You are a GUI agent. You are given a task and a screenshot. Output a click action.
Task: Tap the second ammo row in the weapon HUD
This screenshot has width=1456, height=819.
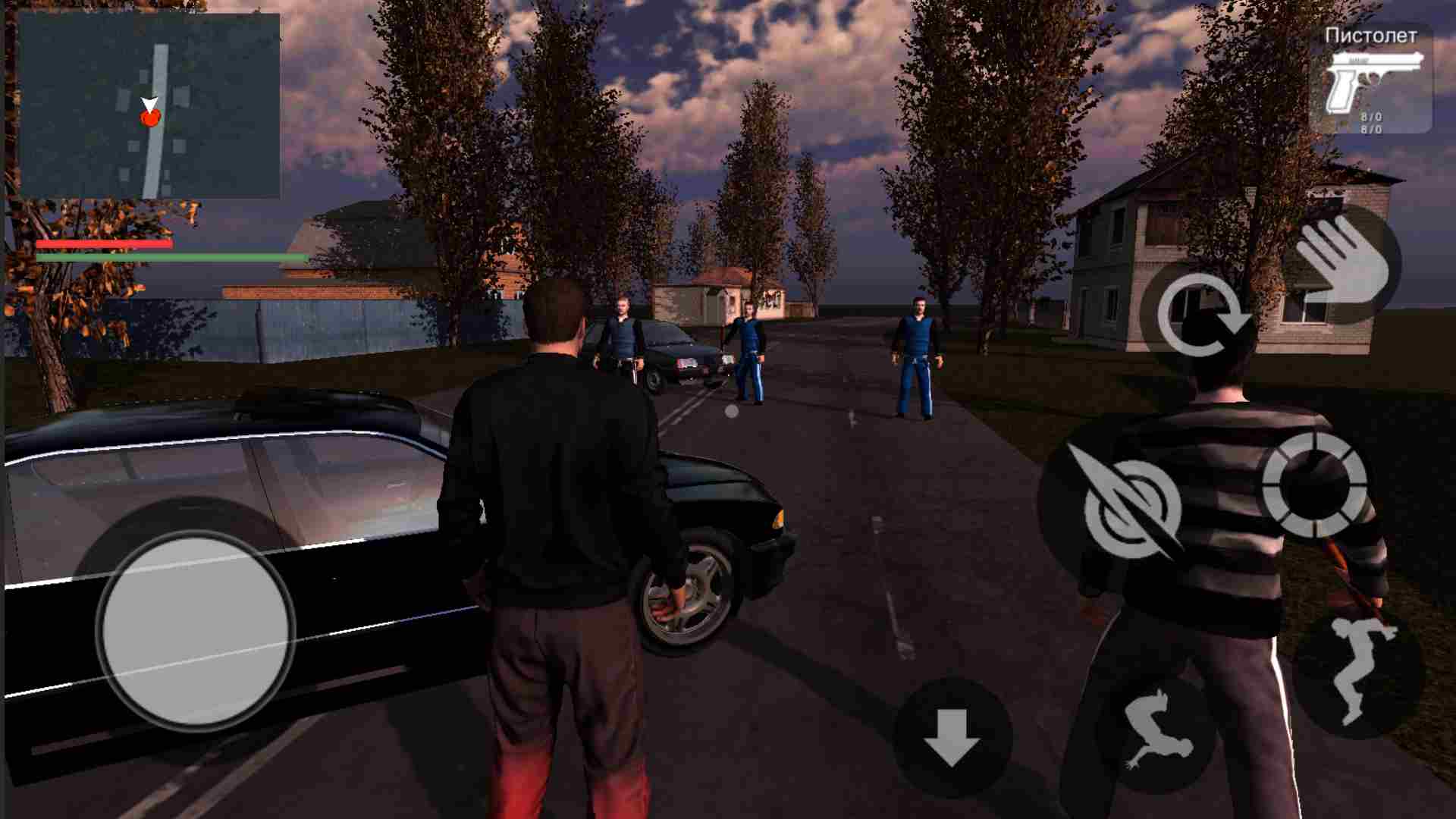point(1370,129)
